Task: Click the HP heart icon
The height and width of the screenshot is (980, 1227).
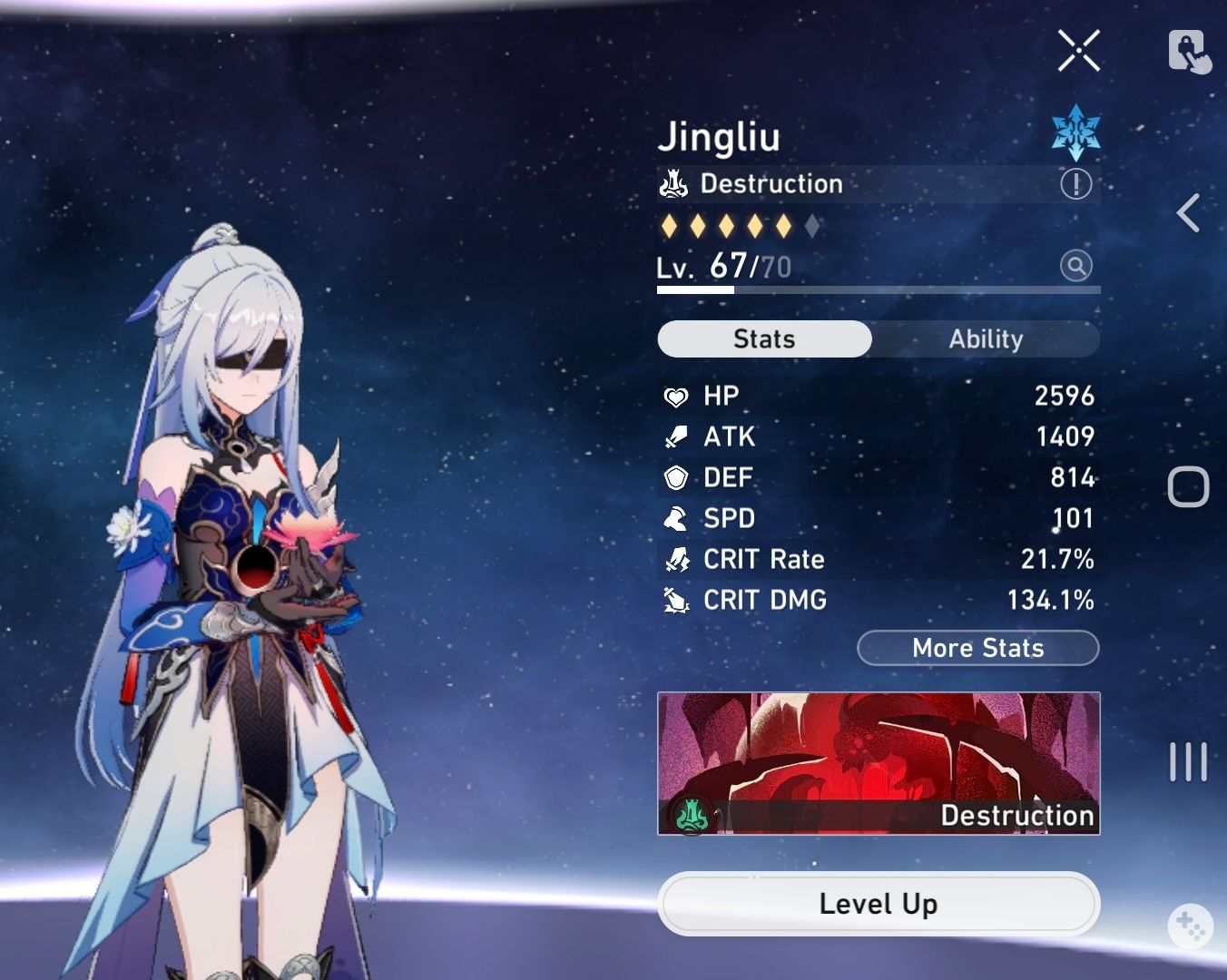Action: tap(675, 396)
